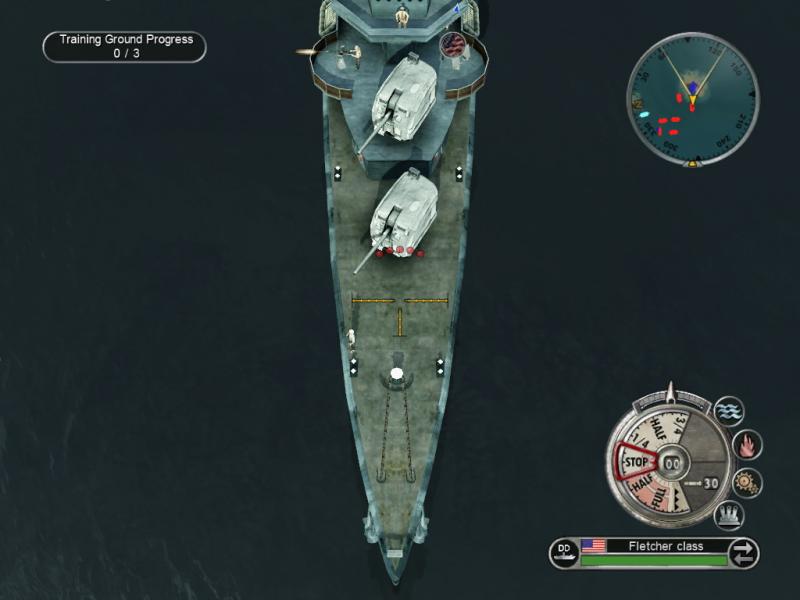Click the DD destroyer ship type icon
The width and height of the screenshot is (800, 600).
[563, 552]
